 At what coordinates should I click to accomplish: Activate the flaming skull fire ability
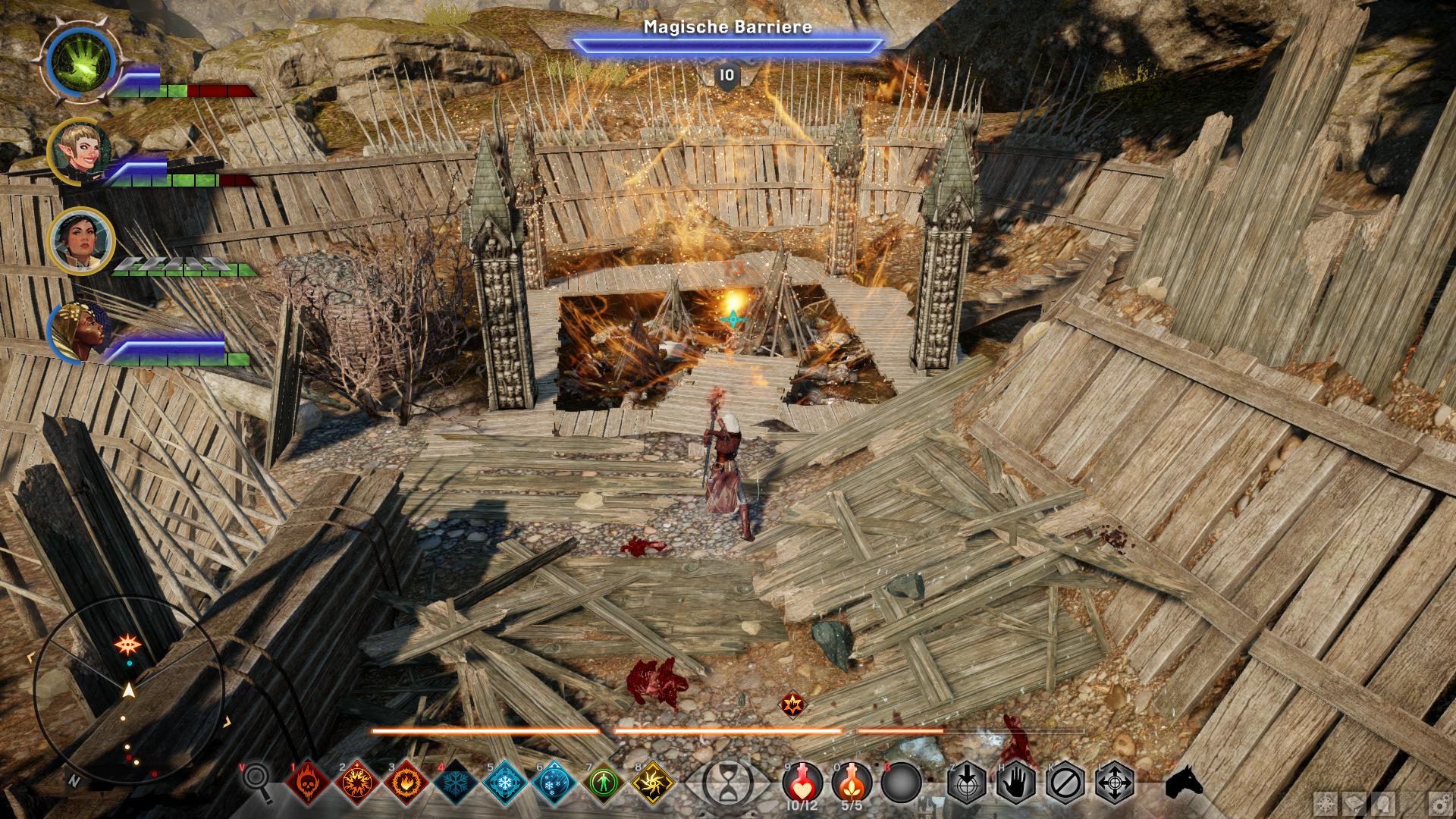pyautogui.click(x=309, y=782)
